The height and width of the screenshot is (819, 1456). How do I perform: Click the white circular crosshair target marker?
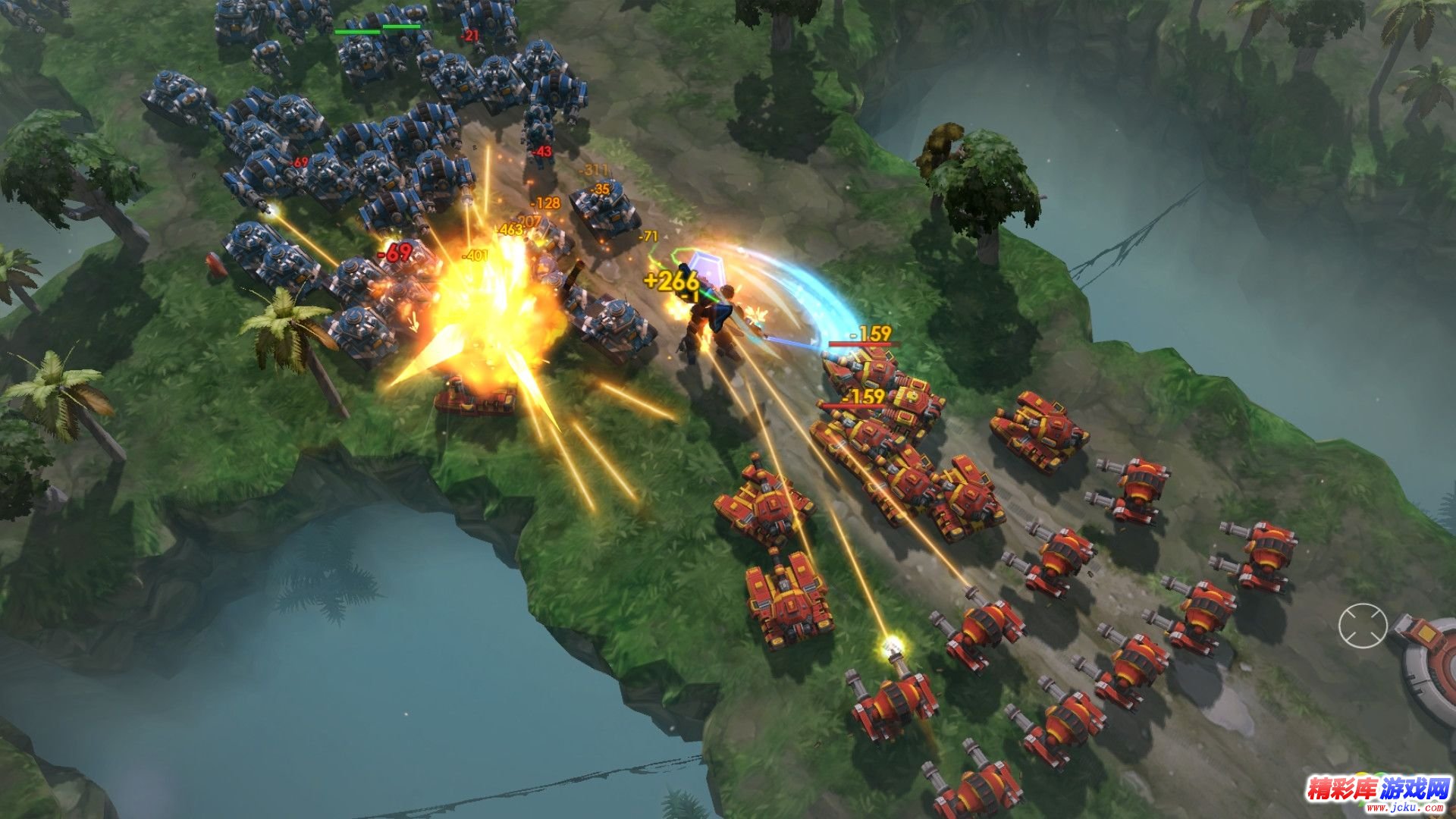[x=1363, y=626]
